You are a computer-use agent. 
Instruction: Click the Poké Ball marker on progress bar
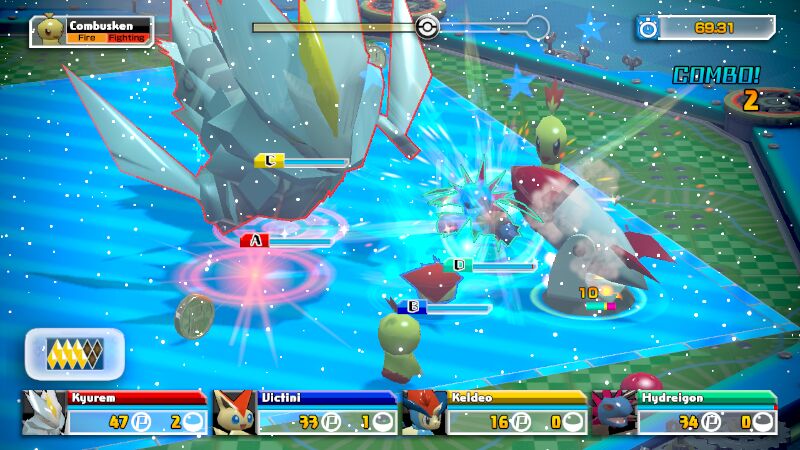[x=427, y=27]
